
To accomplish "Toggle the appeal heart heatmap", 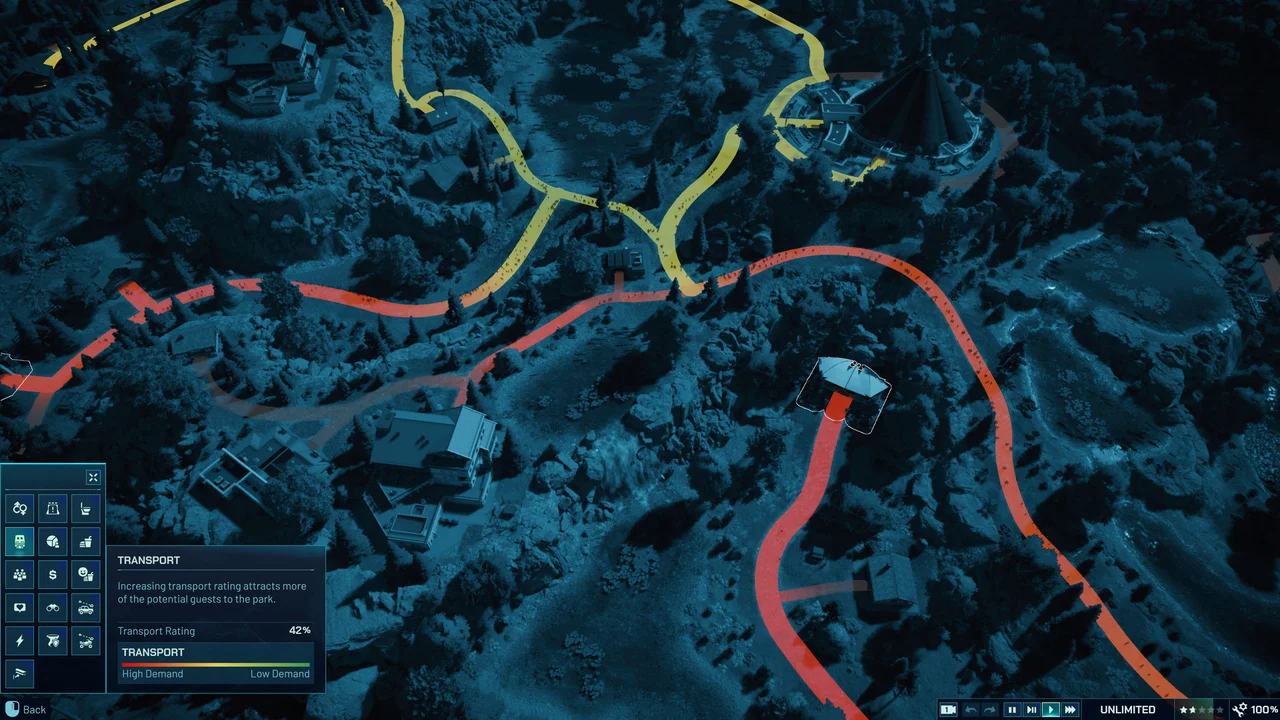I will click(19, 607).
